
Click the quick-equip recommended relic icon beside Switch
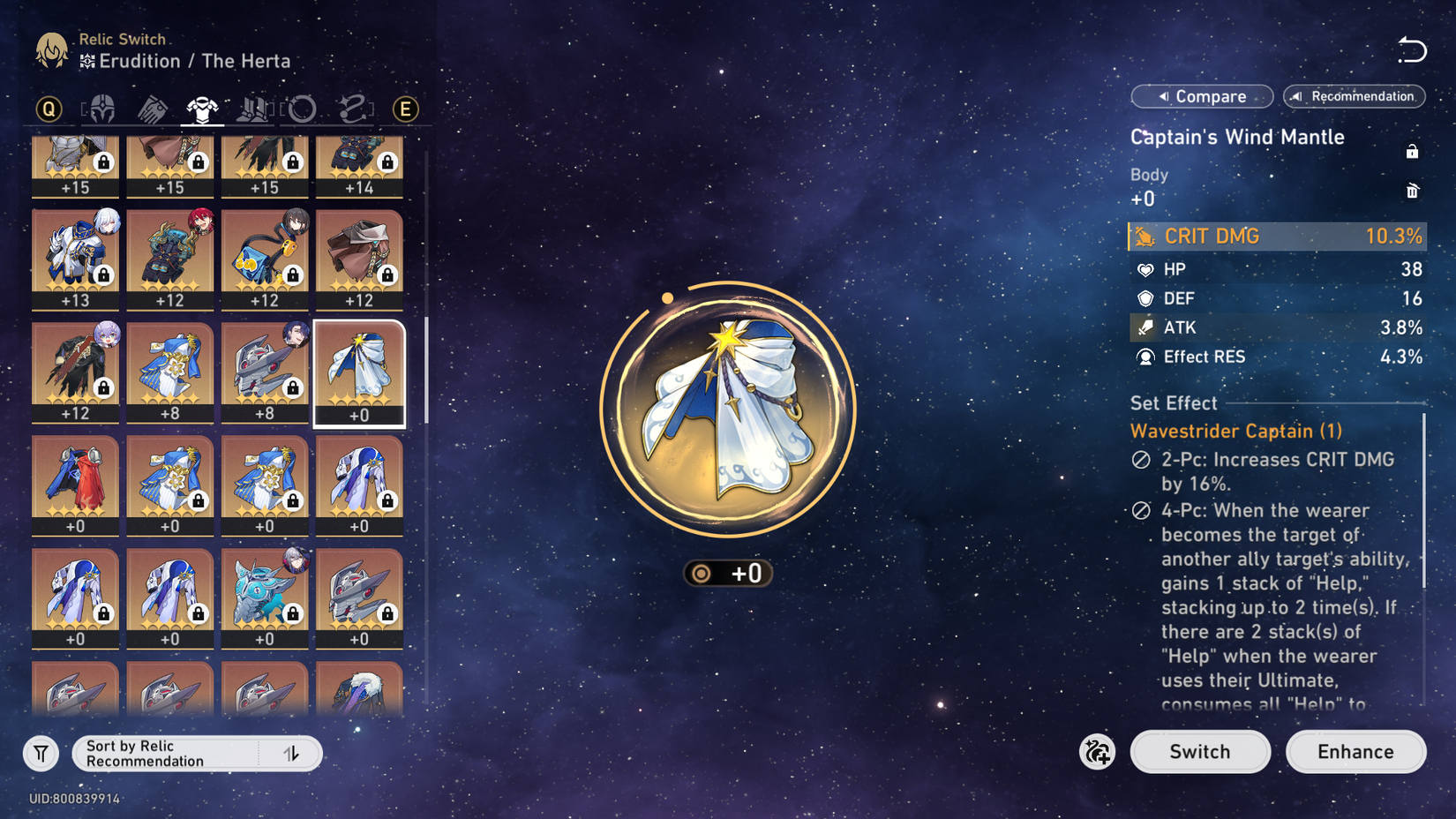[1098, 752]
